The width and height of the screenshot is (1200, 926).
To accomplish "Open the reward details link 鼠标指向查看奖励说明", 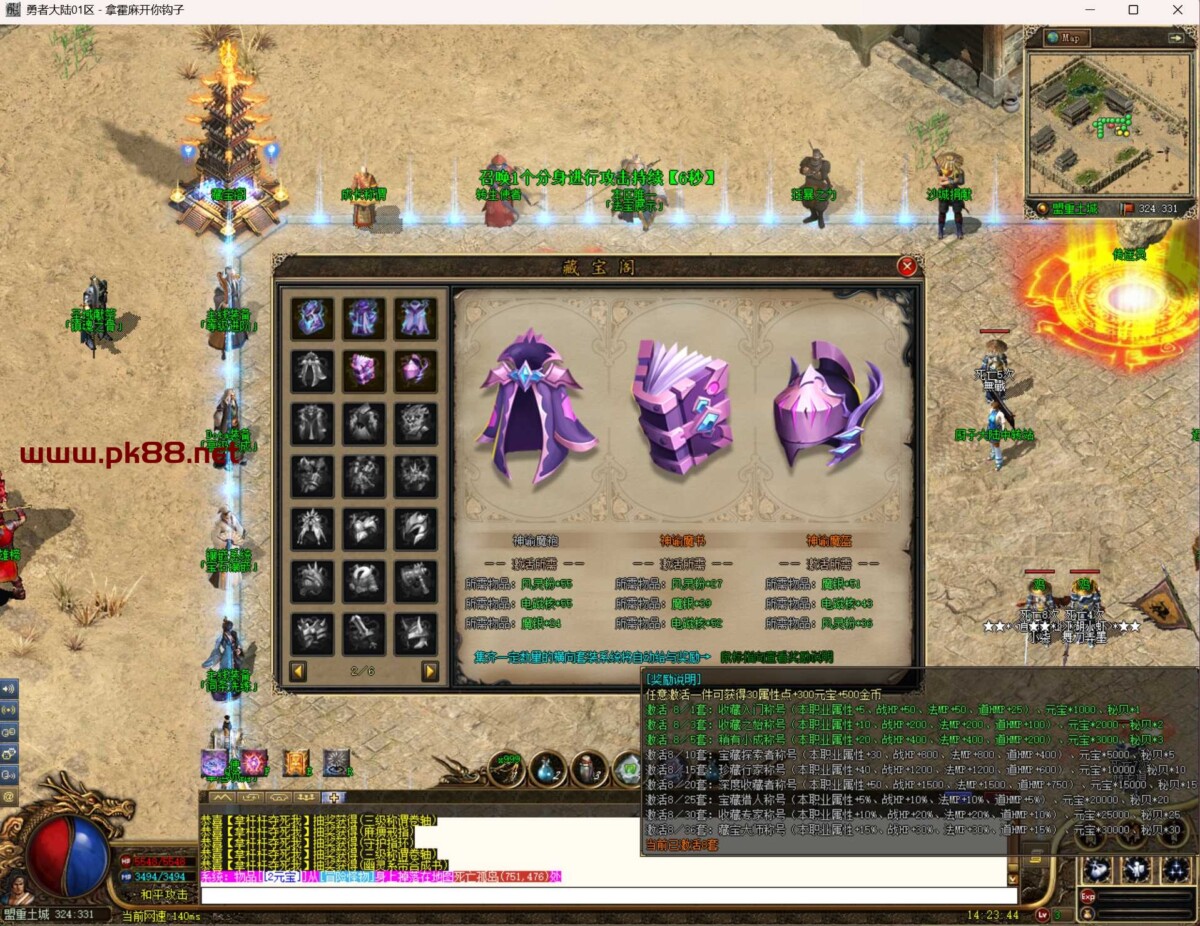I will pyautogui.click(x=776, y=657).
